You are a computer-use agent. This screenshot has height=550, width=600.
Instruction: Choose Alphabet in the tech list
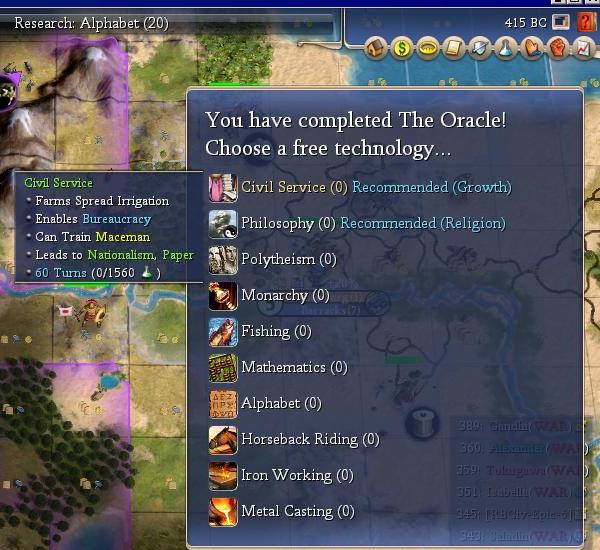pos(270,403)
